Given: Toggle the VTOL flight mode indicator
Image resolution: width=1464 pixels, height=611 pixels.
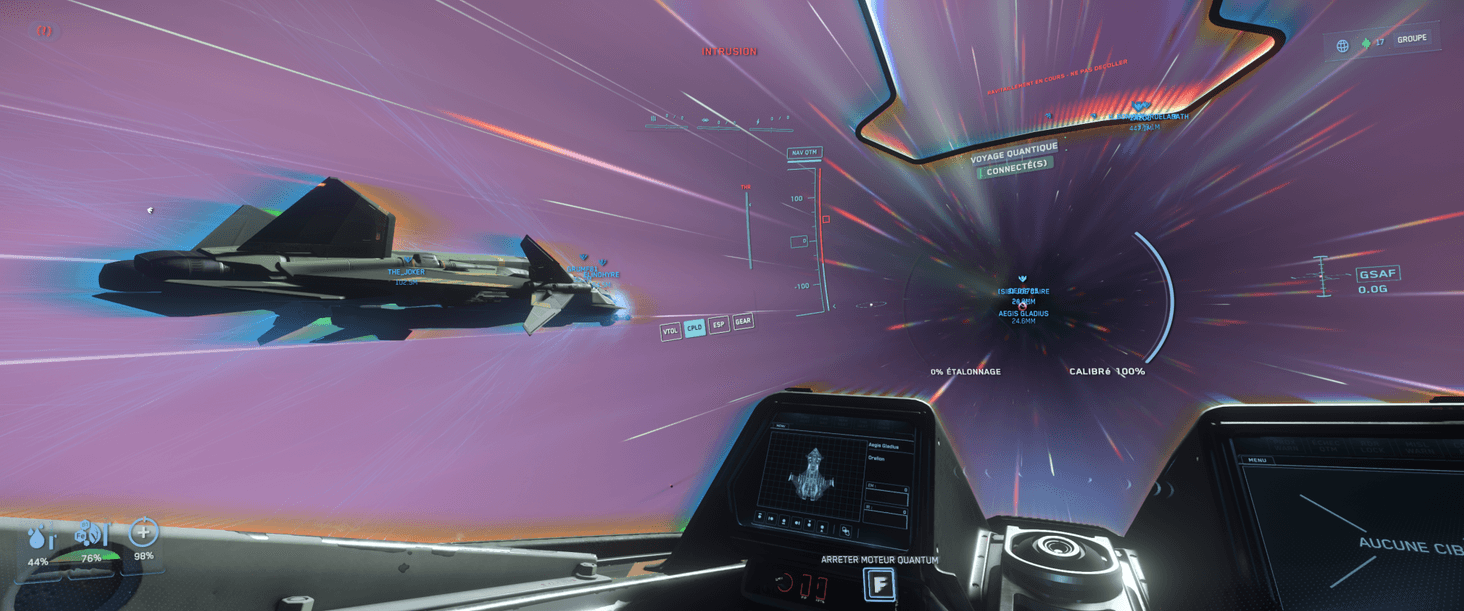Looking at the screenshot, I should [670, 331].
